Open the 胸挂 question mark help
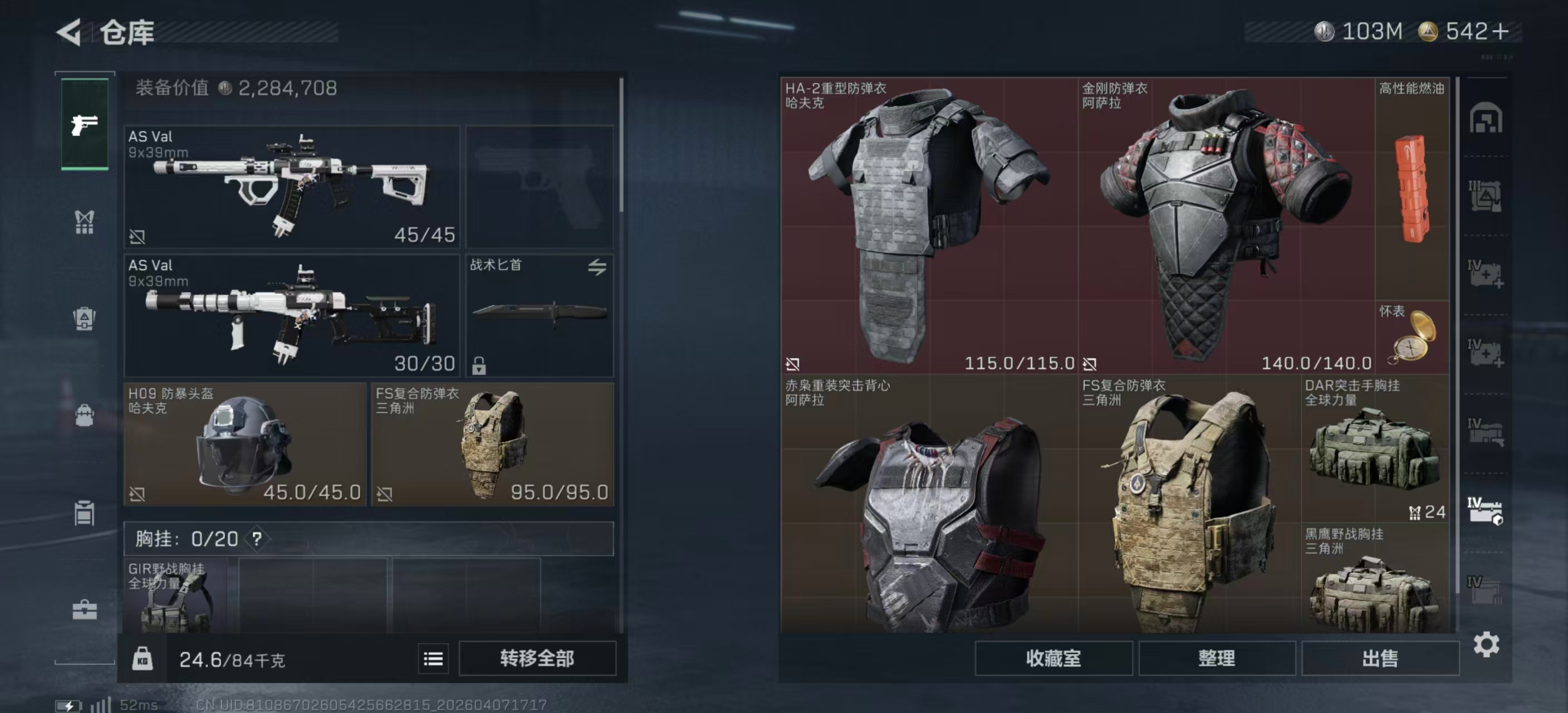 pos(257,539)
